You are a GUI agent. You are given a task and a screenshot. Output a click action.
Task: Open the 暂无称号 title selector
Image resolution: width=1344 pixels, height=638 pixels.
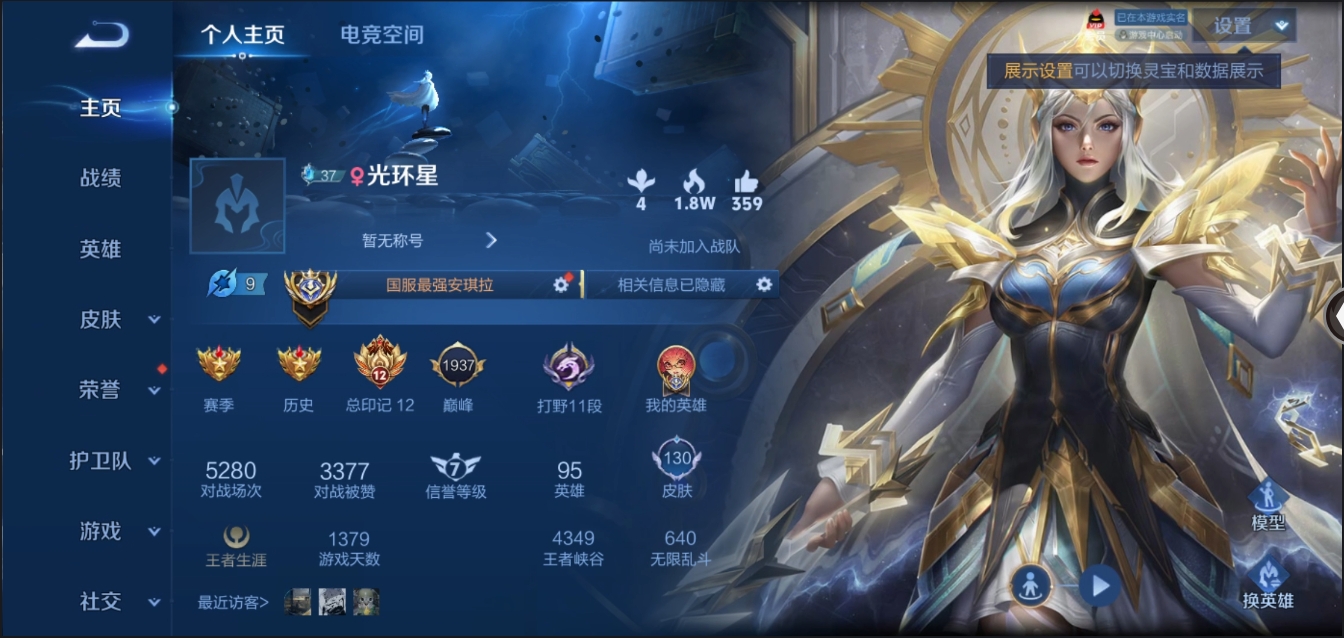point(429,240)
